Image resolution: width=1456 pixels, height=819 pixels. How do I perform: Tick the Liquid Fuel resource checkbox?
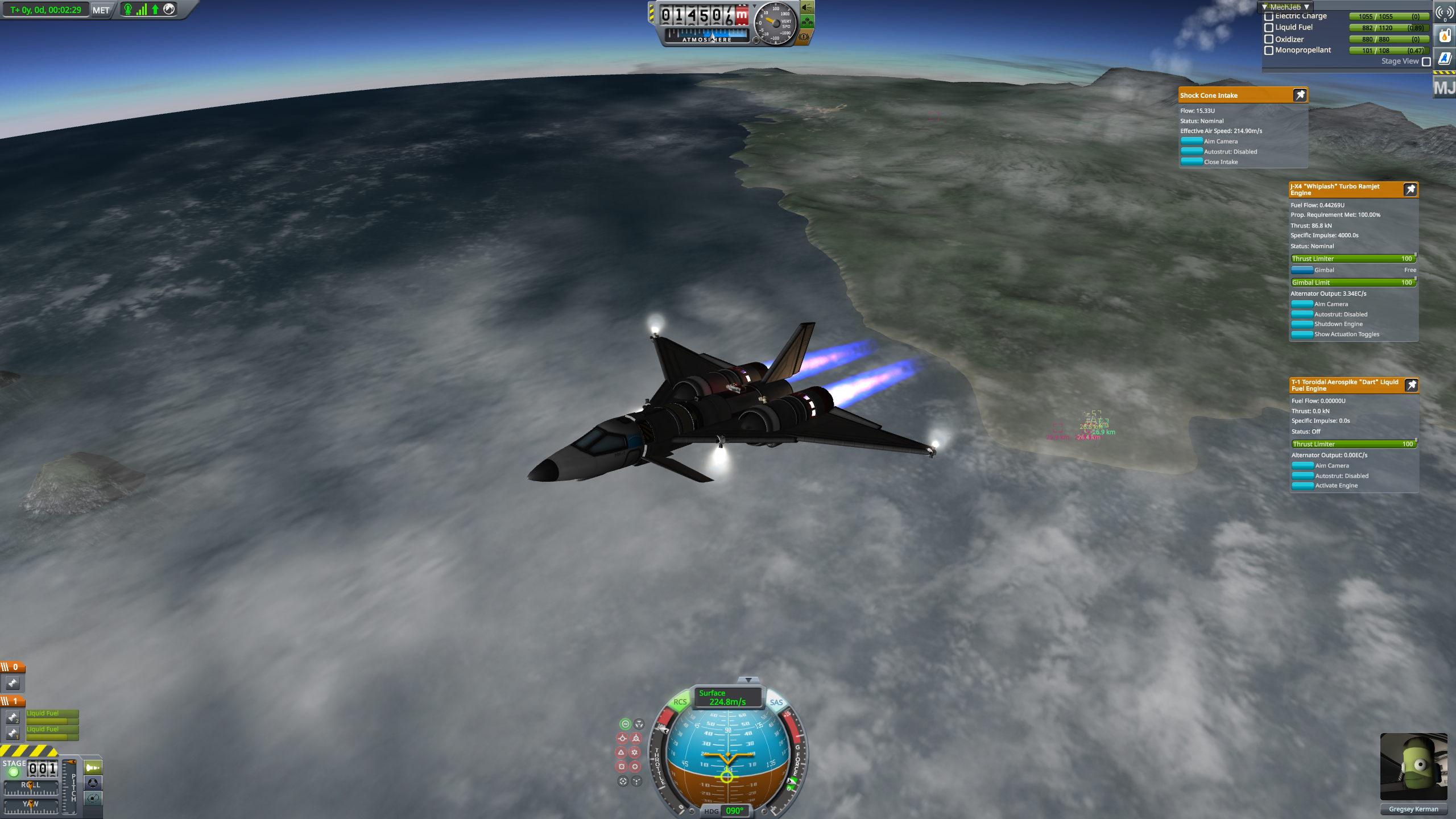pos(1268,28)
